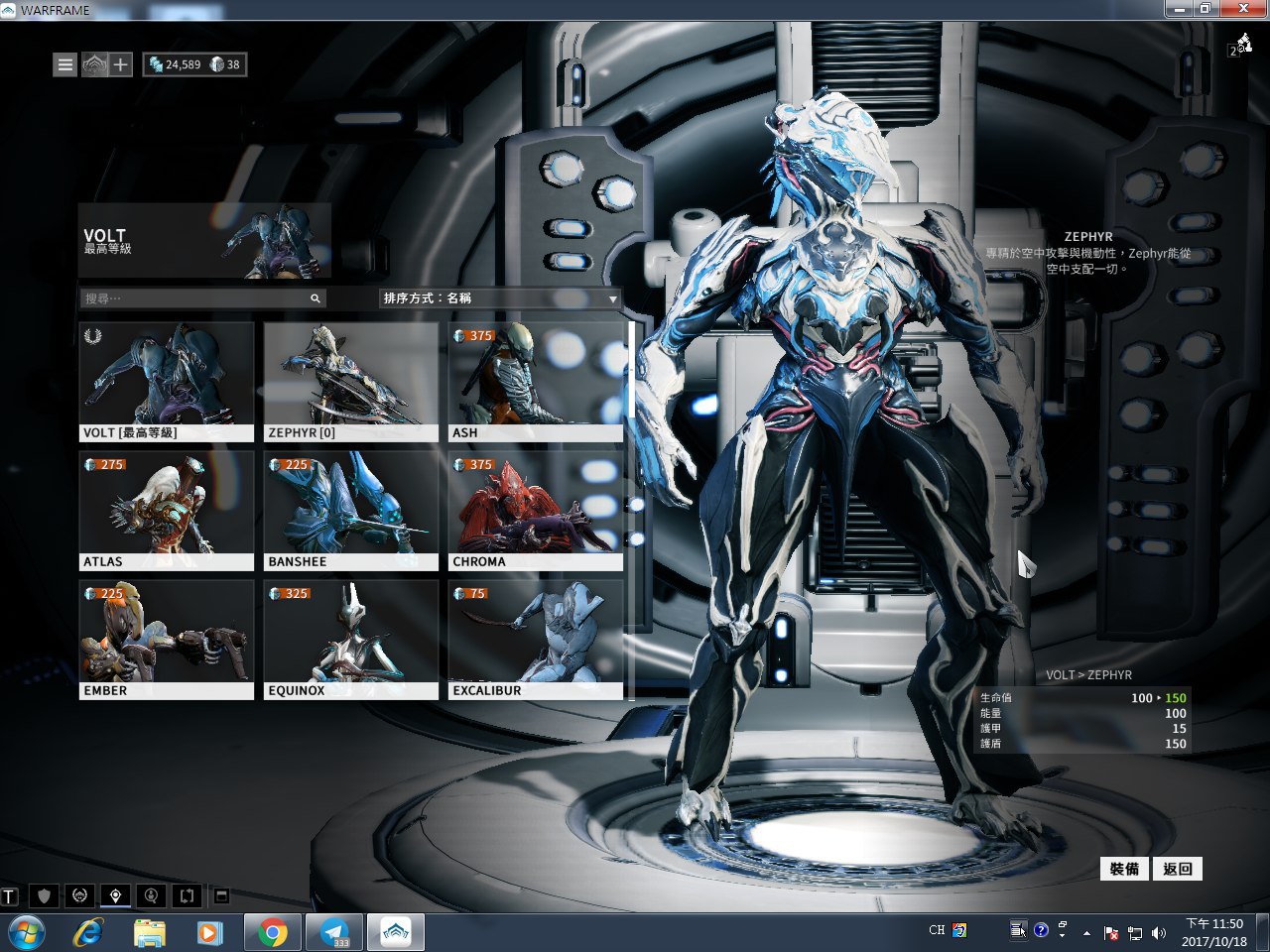The height and width of the screenshot is (952, 1270).
Task: Select the Banshee warframe tile
Action: [x=351, y=510]
